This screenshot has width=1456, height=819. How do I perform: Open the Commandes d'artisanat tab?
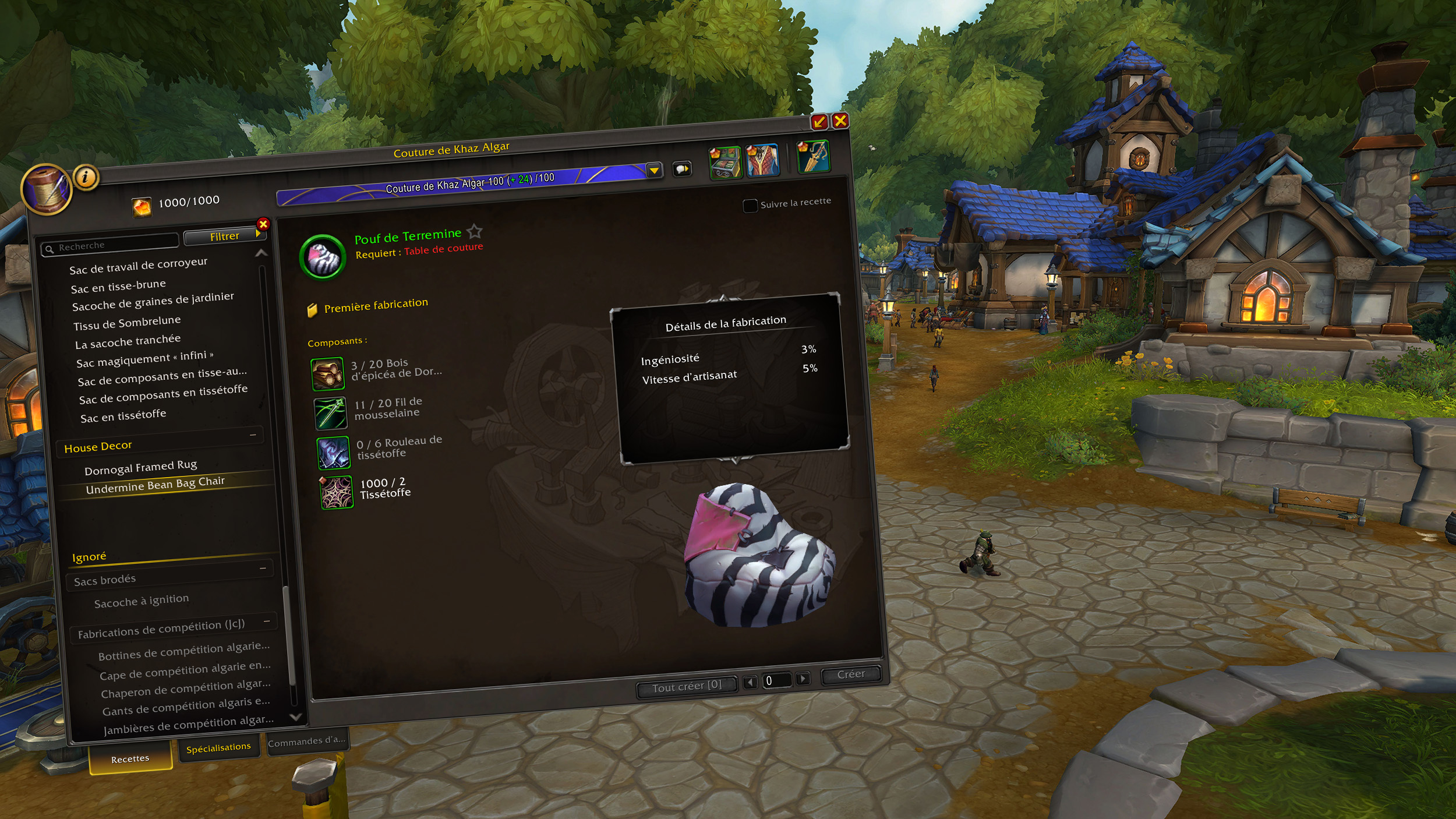(306, 742)
